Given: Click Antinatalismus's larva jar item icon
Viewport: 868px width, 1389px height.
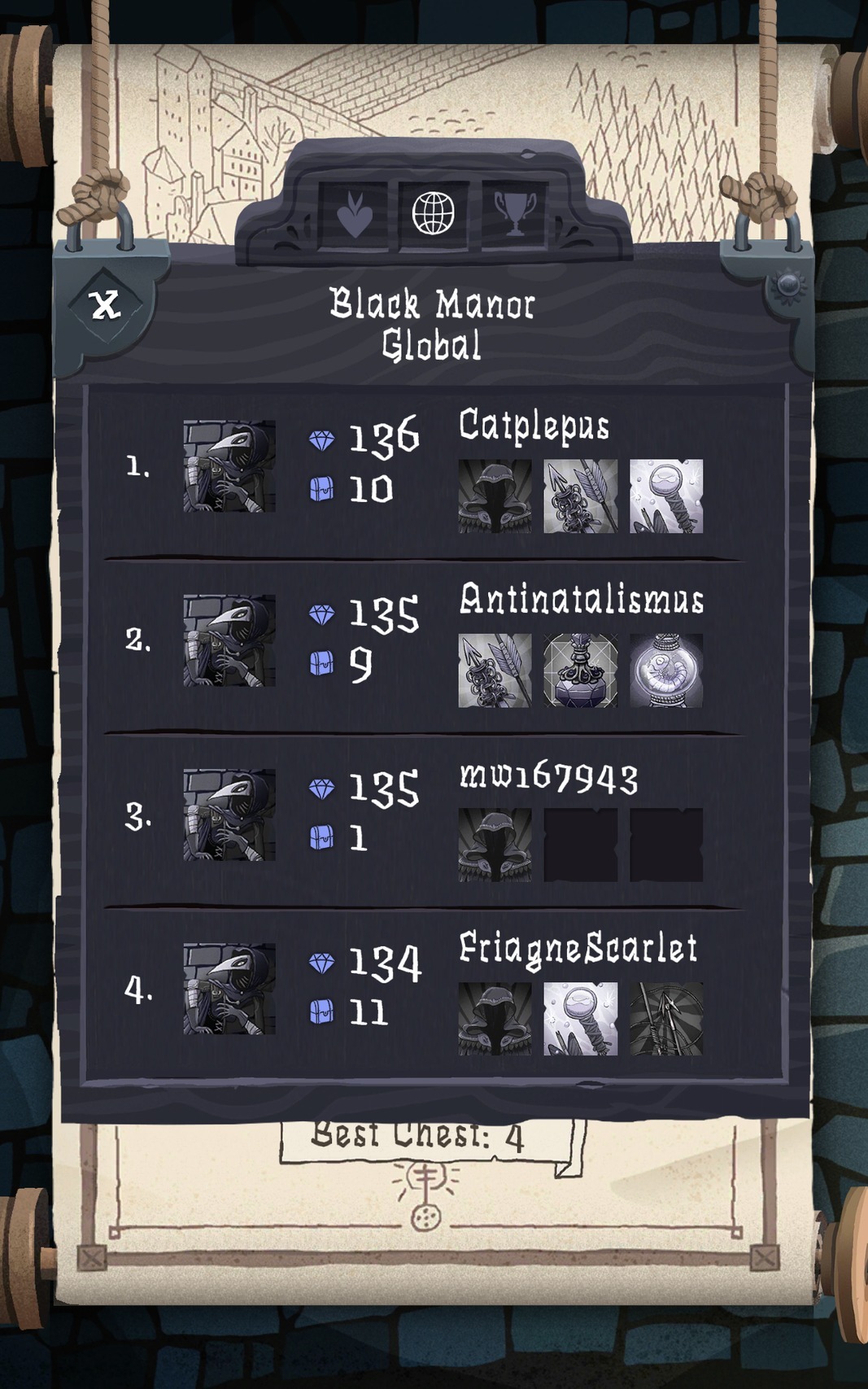Looking at the screenshot, I should [x=666, y=670].
